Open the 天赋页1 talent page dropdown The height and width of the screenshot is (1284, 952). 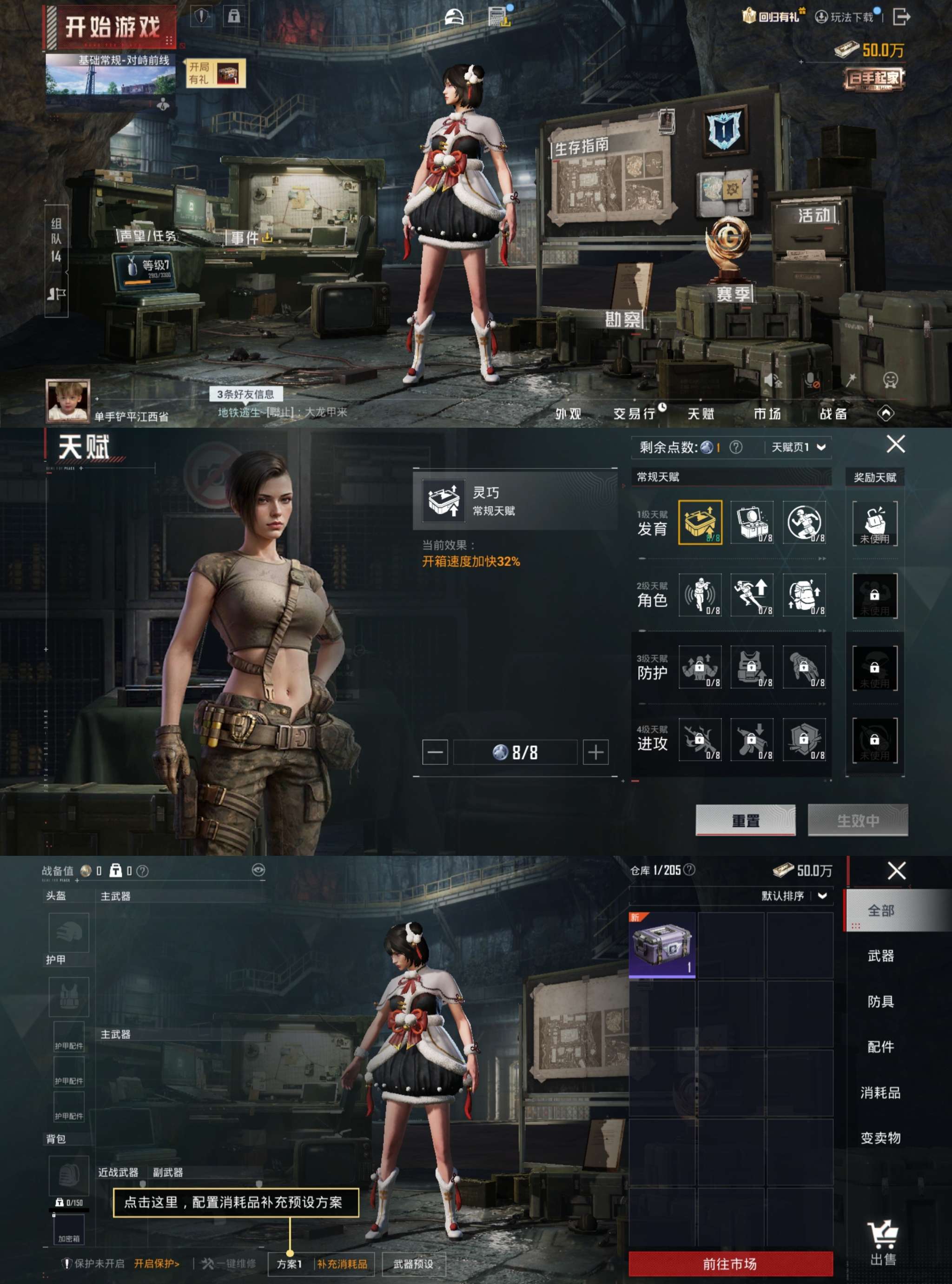click(799, 447)
